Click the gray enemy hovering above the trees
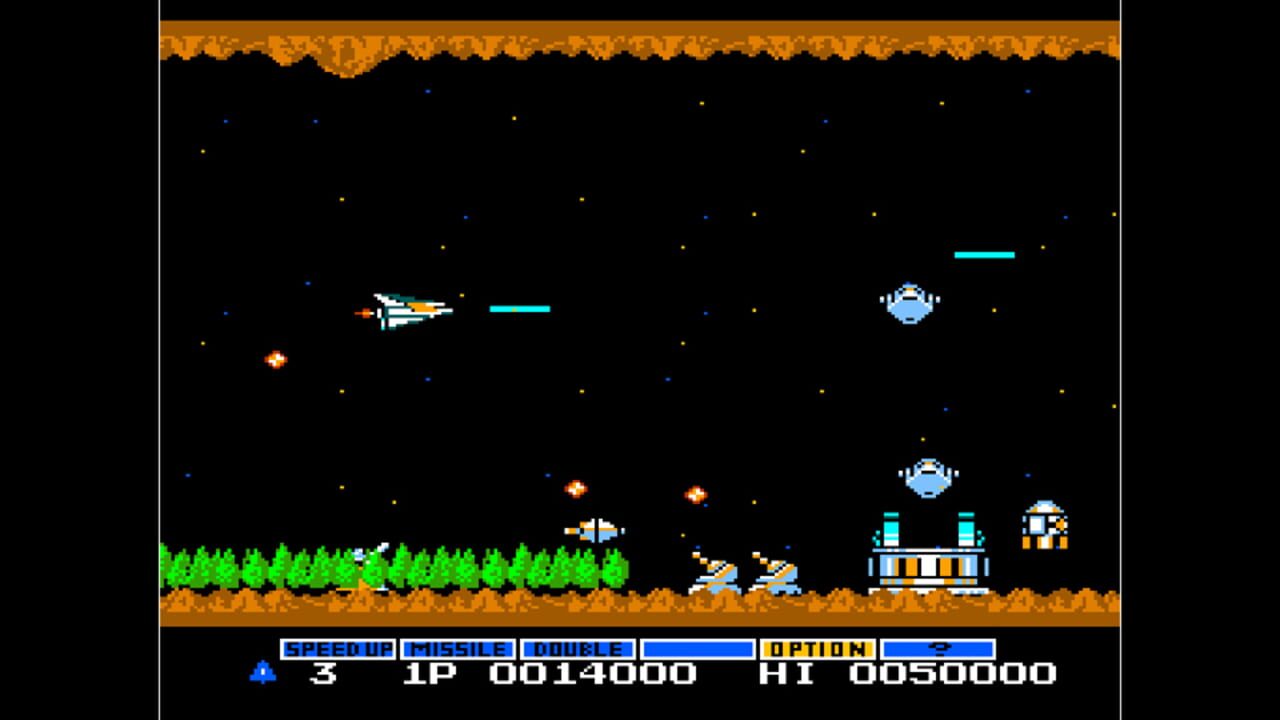The height and width of the screenshot is (720, 1280). click(593, 530)
